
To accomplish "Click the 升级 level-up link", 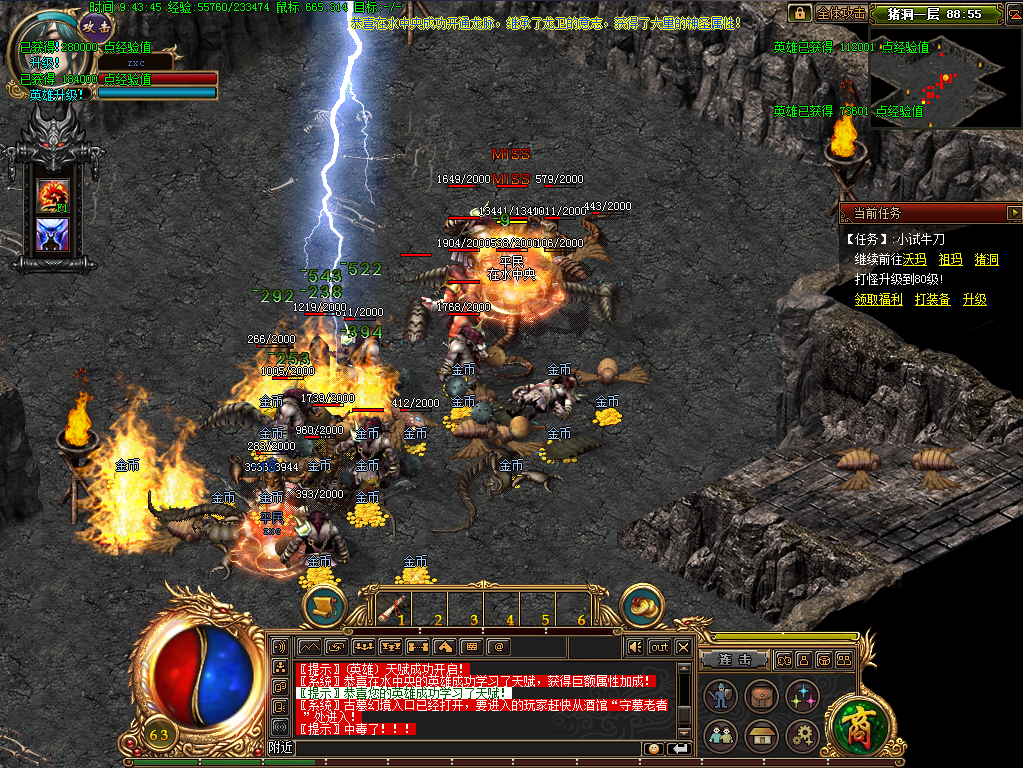I will (x=974, y=299).
